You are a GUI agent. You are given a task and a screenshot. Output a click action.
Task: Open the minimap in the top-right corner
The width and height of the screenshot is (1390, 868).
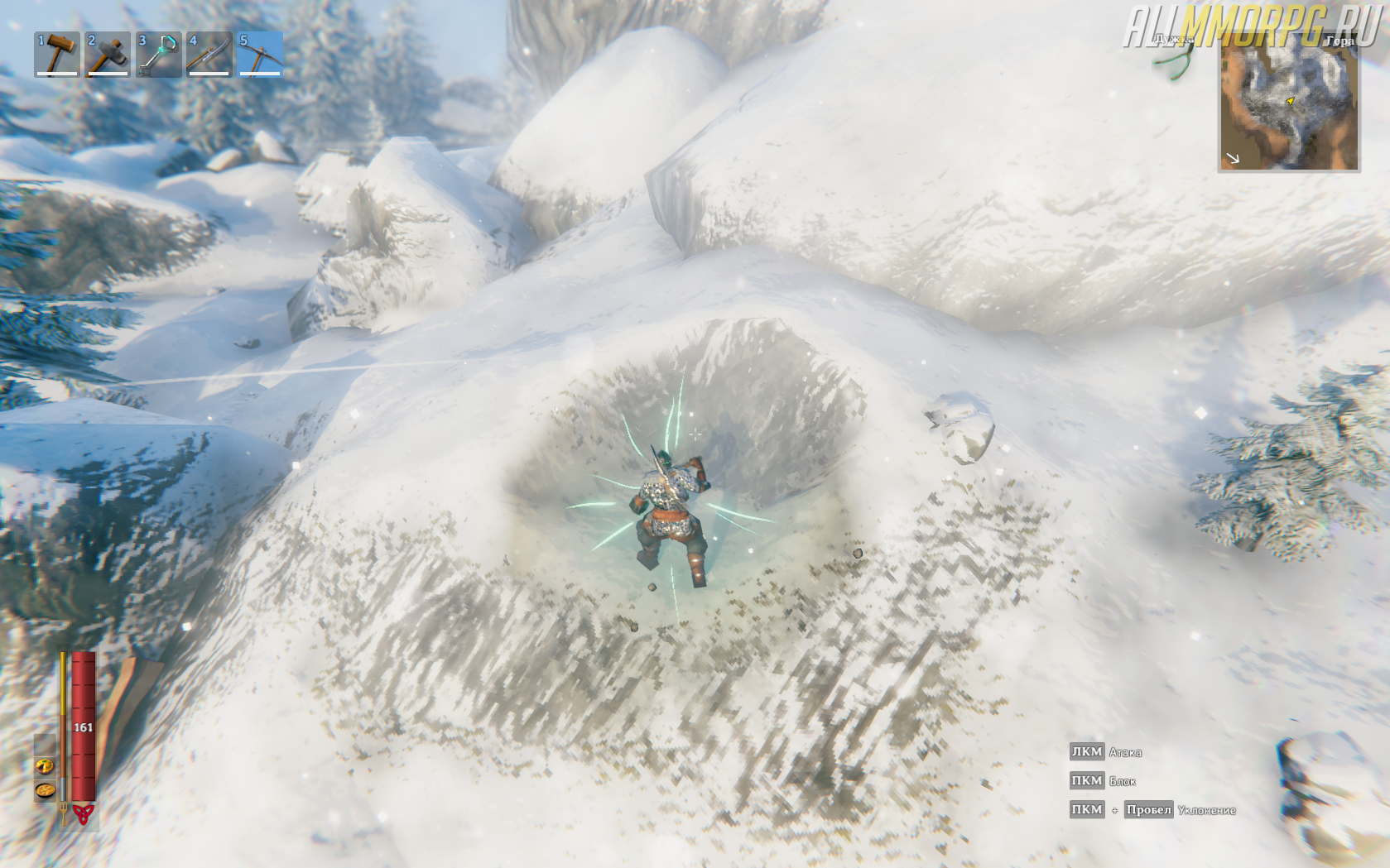[x=1288, y=103]
